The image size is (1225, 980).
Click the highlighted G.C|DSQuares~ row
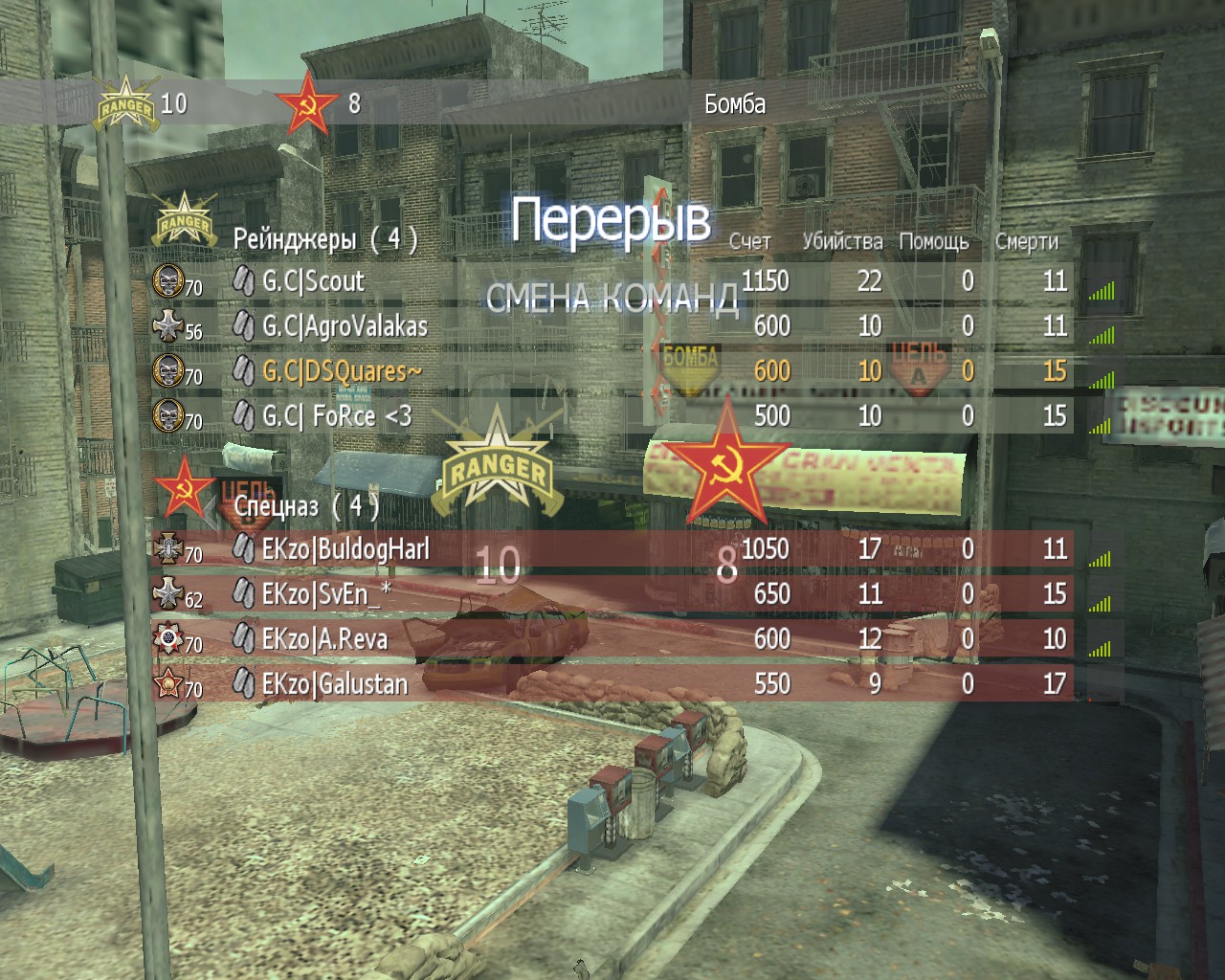coord(341,371)
